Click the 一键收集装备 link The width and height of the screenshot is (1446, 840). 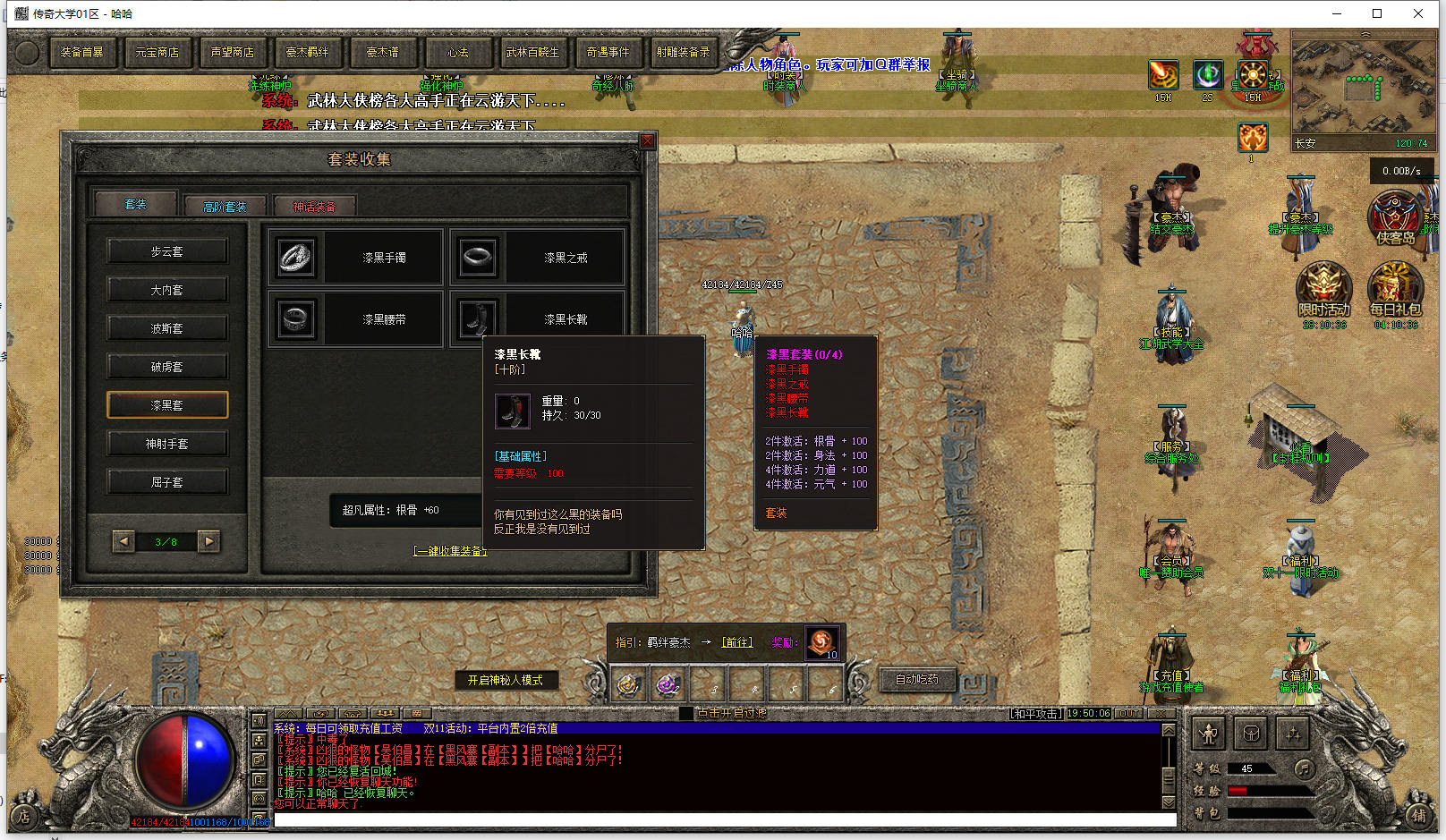pos(450,551)
